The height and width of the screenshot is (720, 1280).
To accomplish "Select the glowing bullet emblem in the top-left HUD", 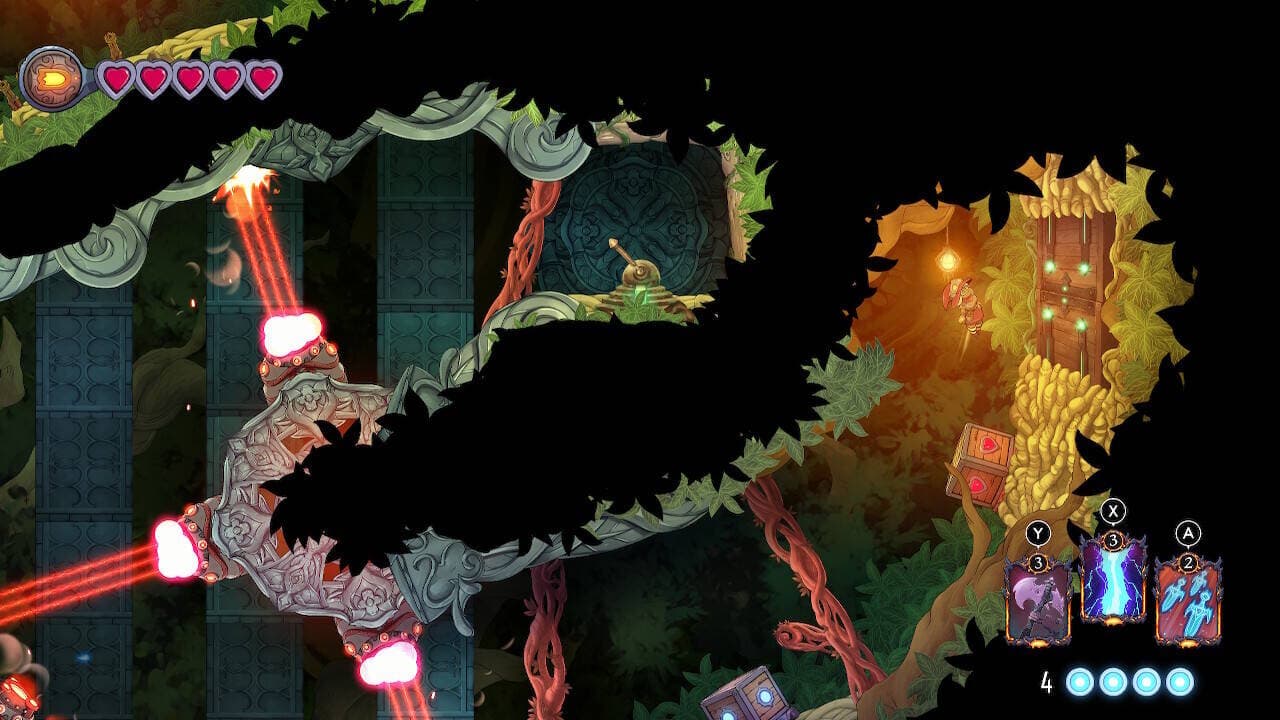I will pos(50,78).
